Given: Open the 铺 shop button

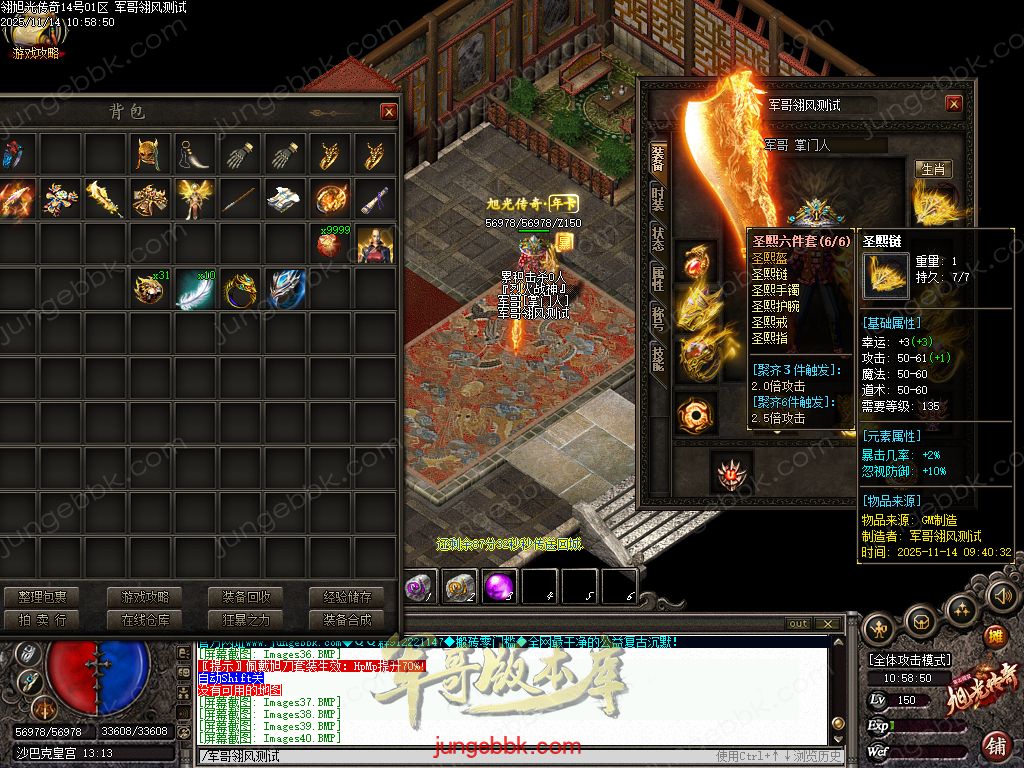Looking at the screenshot, I should [996, 744].
